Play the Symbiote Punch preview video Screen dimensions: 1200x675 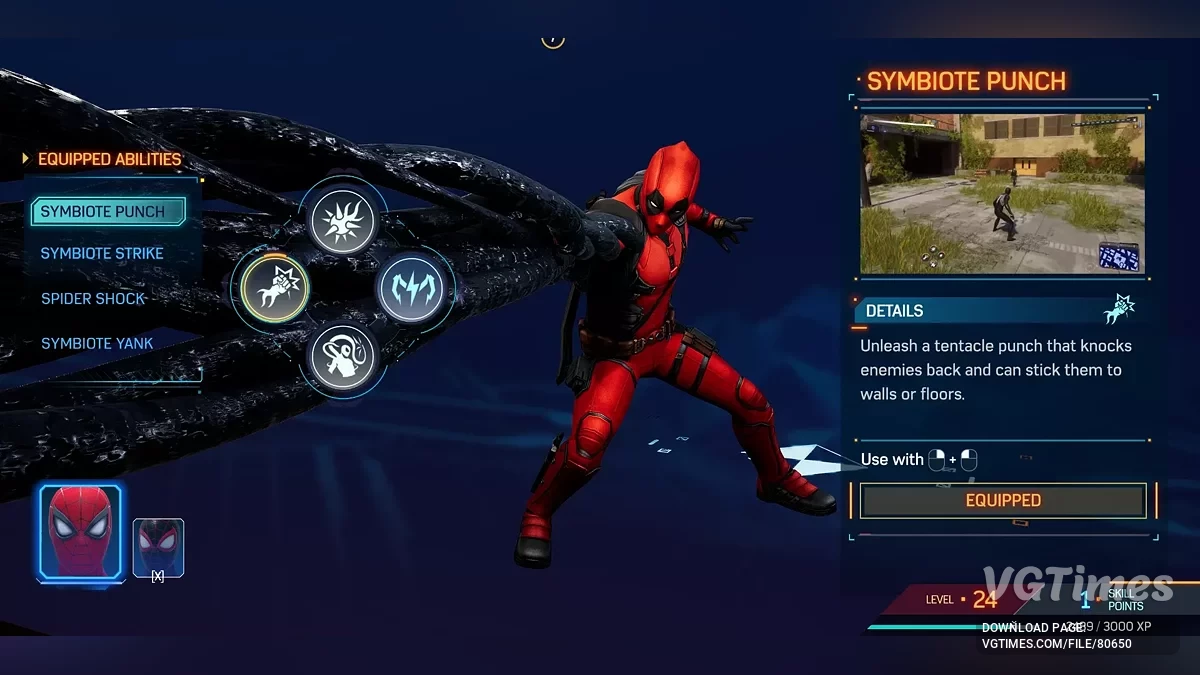tap(1002, 194)
